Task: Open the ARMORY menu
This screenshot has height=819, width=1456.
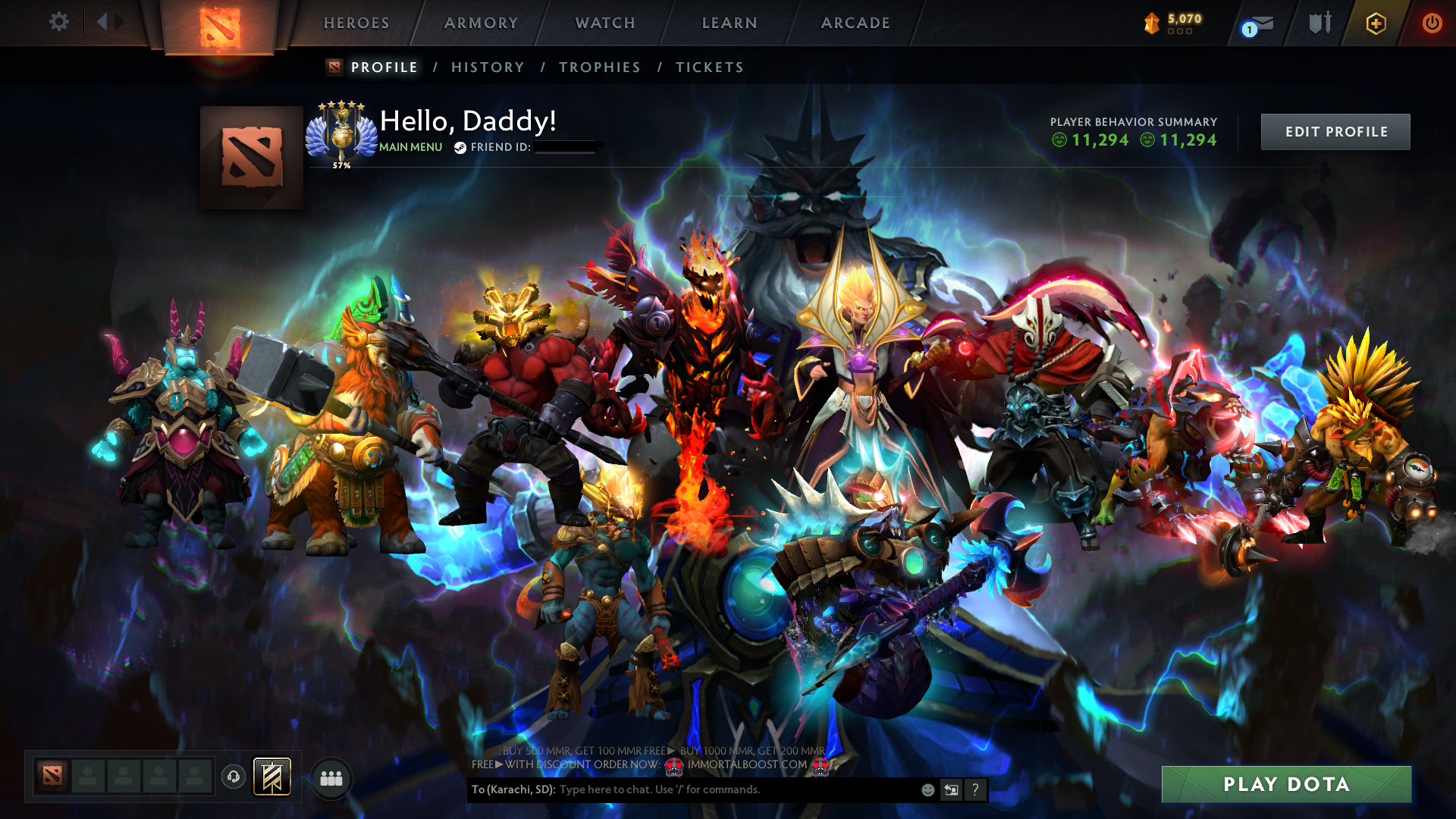Action: [480, 23]
